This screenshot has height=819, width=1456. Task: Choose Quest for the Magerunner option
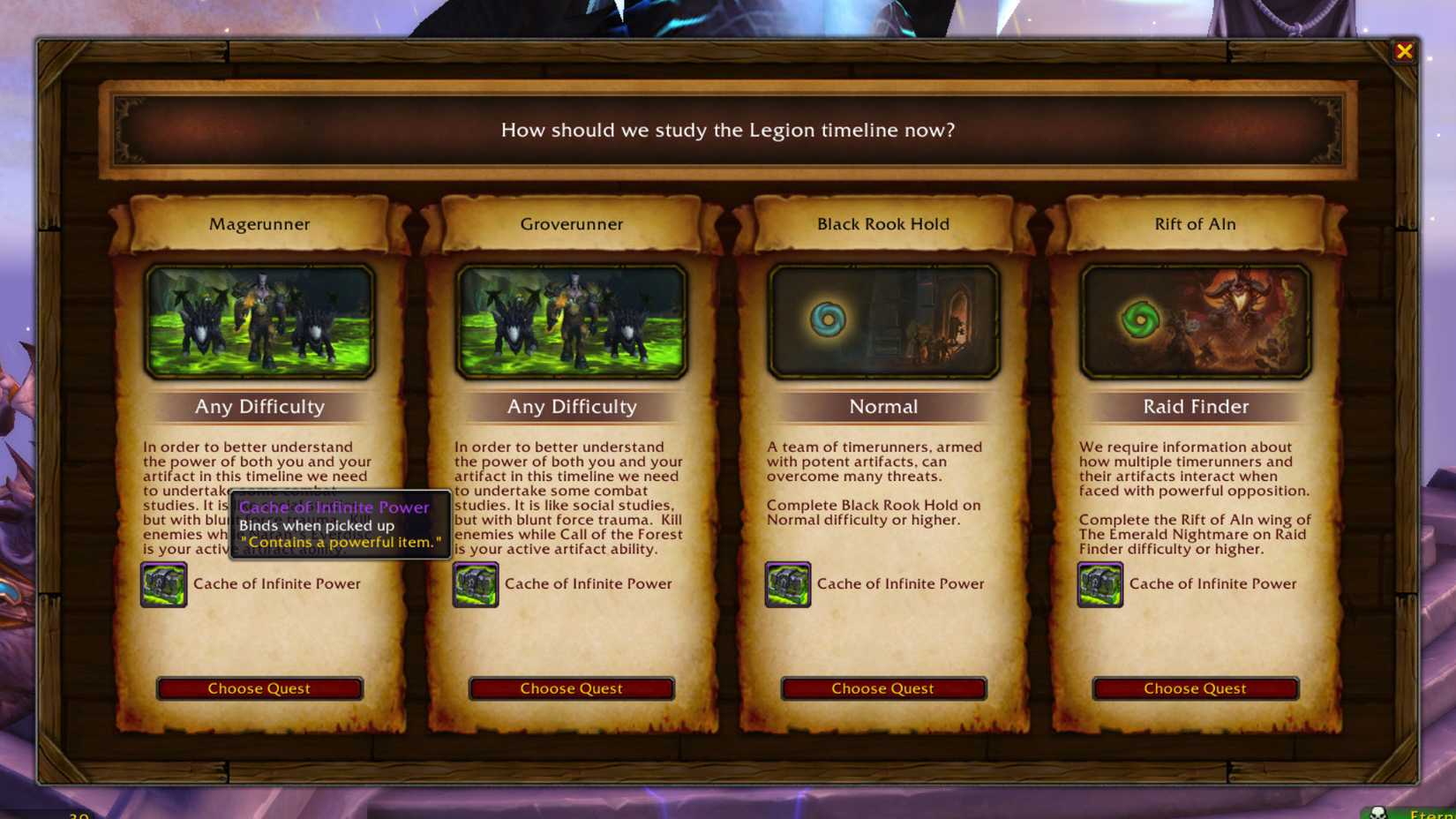259,688
